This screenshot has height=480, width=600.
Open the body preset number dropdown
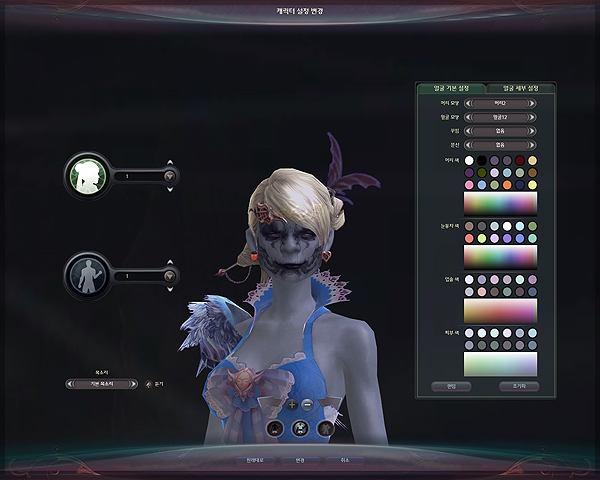click(169, 275)
